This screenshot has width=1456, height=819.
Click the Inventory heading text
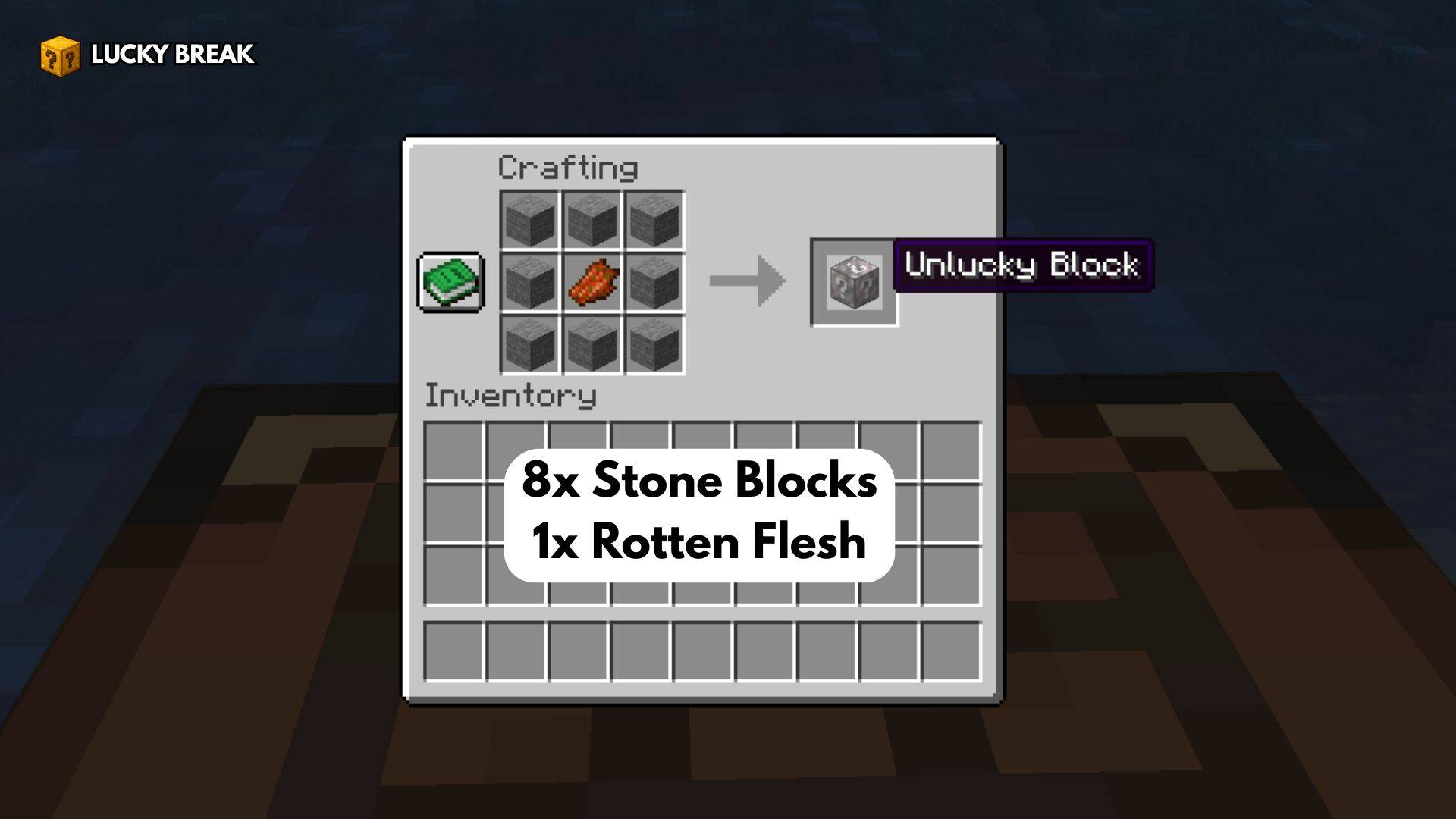[510, 395]
